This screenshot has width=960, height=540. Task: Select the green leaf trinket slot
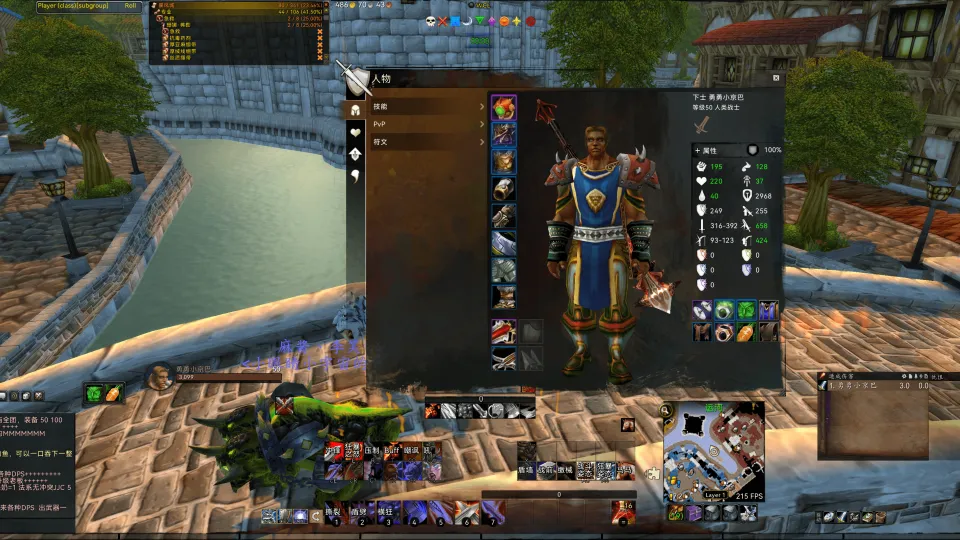(747, 311)
